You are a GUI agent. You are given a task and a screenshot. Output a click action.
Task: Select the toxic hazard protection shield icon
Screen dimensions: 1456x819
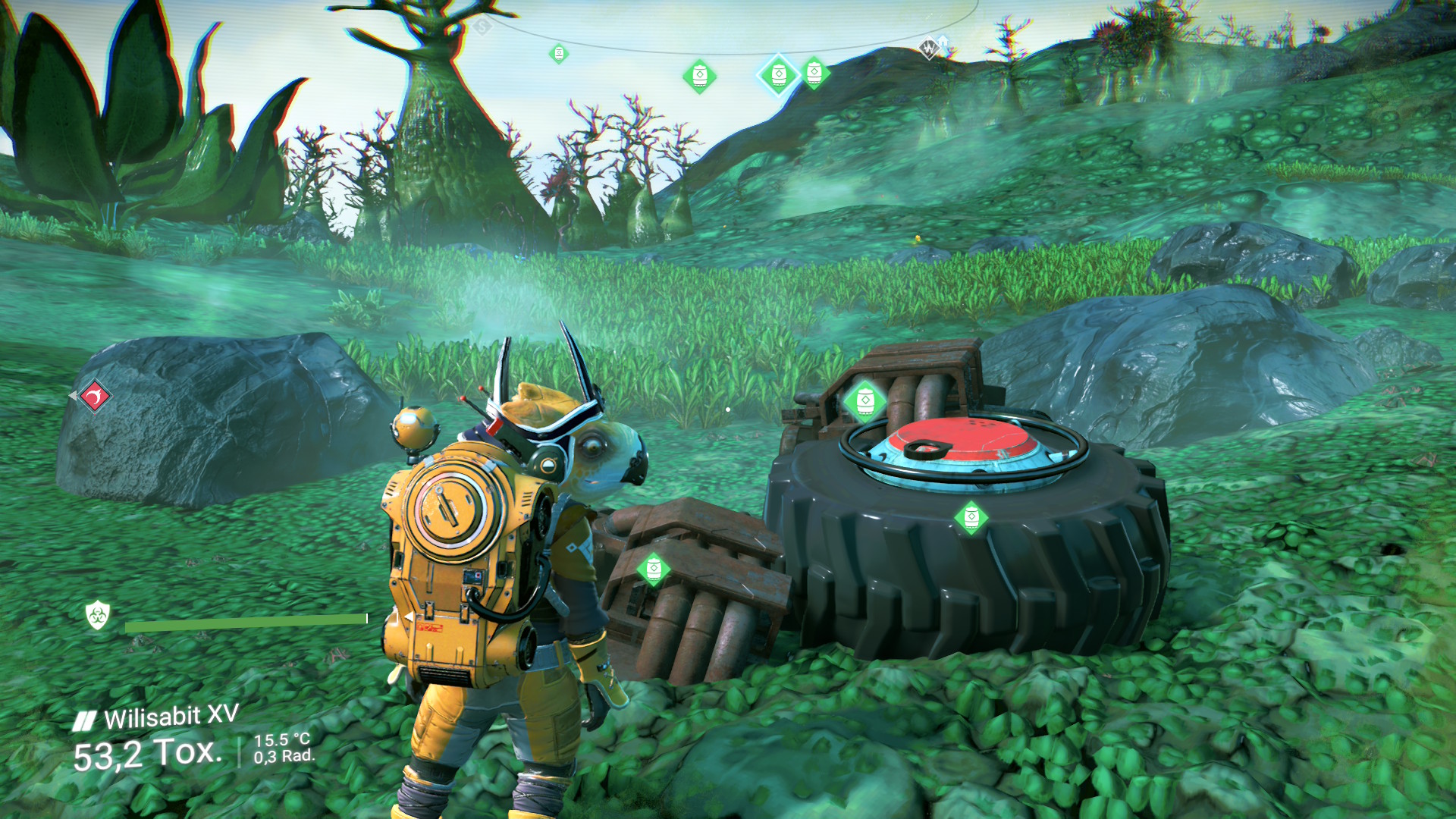tap(98, 615)
